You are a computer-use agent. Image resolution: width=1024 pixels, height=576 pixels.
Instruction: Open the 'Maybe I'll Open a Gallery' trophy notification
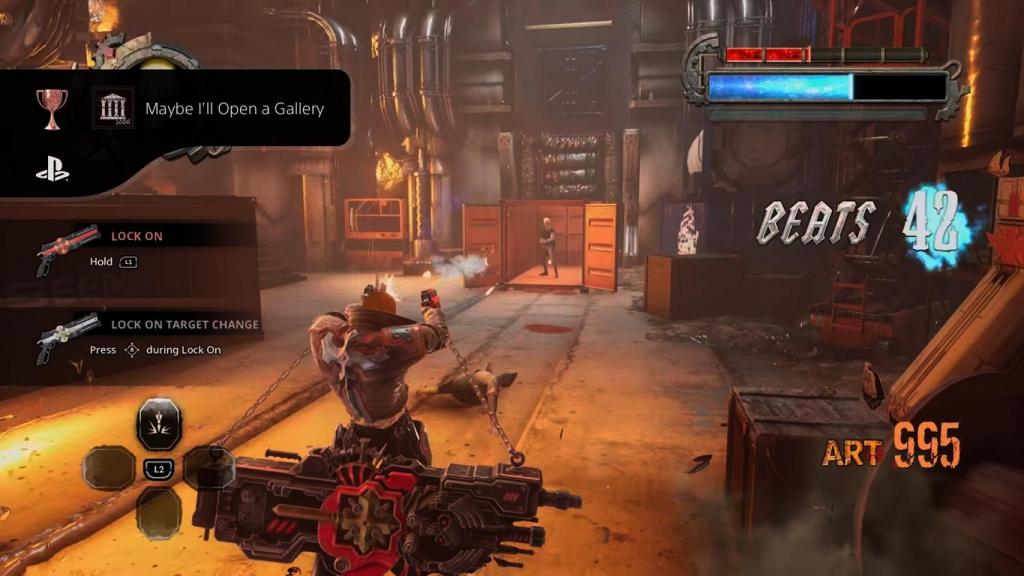234,109
